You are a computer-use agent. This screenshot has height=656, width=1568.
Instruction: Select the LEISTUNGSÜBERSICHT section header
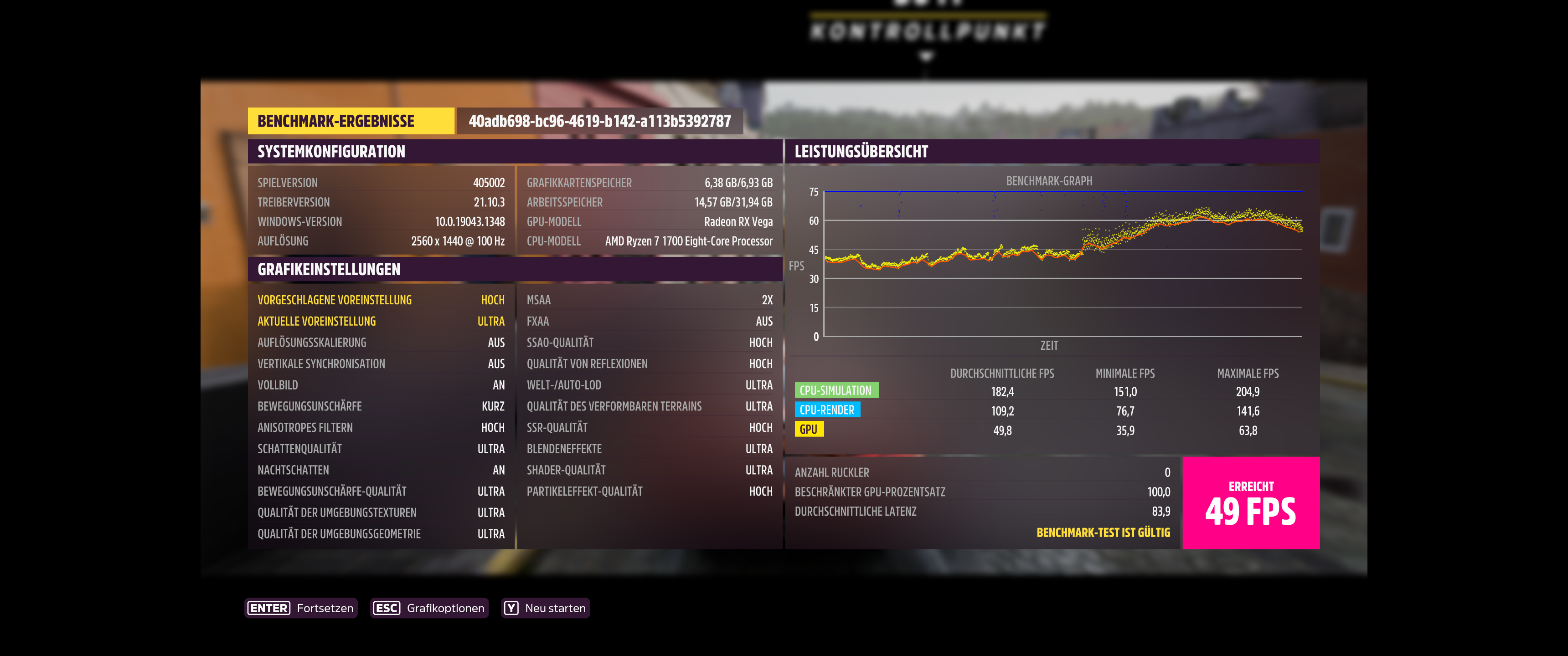tap(861, 152)
